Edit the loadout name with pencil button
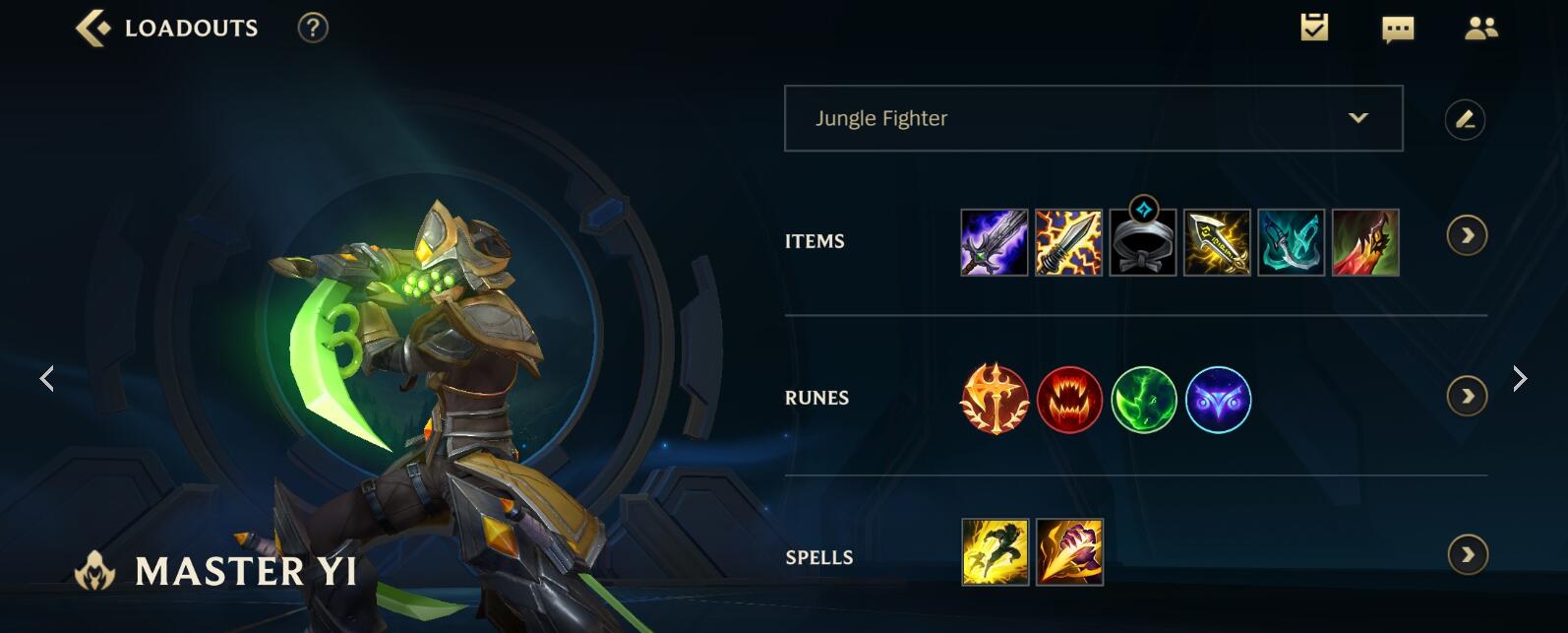This screenshot has width=1568, height=633. click(1465, 120)
